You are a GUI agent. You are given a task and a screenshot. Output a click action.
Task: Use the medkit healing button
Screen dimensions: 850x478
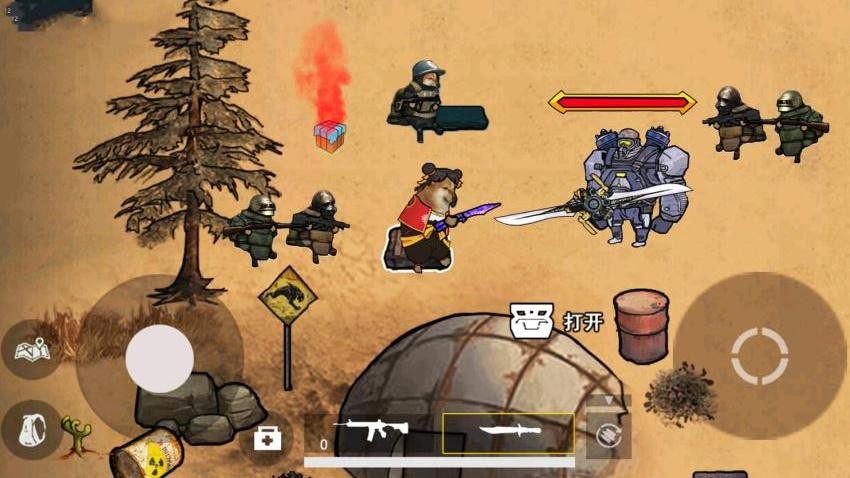(267, 438)
